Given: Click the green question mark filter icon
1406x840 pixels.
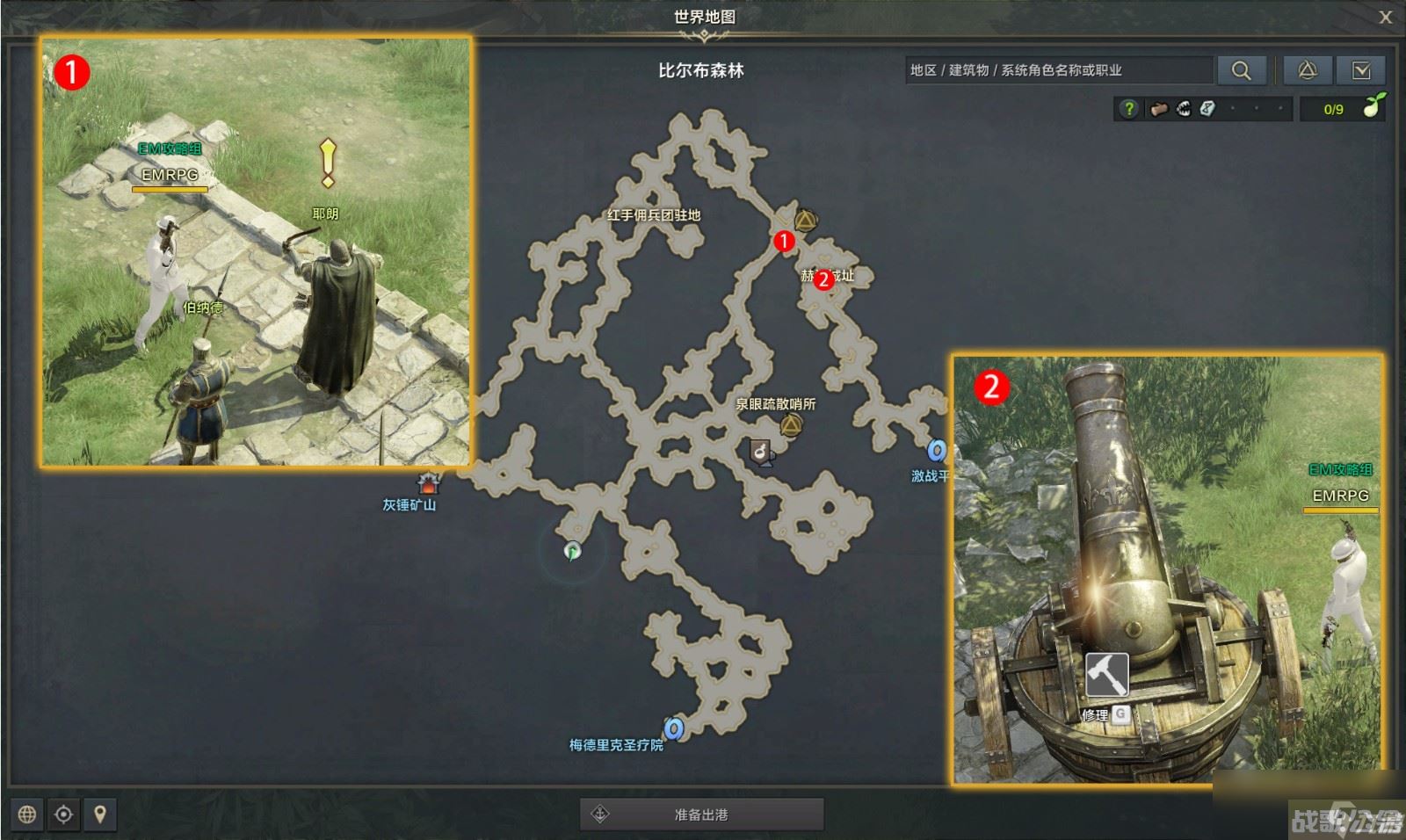Looking at the screenshot, I should 1129,109.
